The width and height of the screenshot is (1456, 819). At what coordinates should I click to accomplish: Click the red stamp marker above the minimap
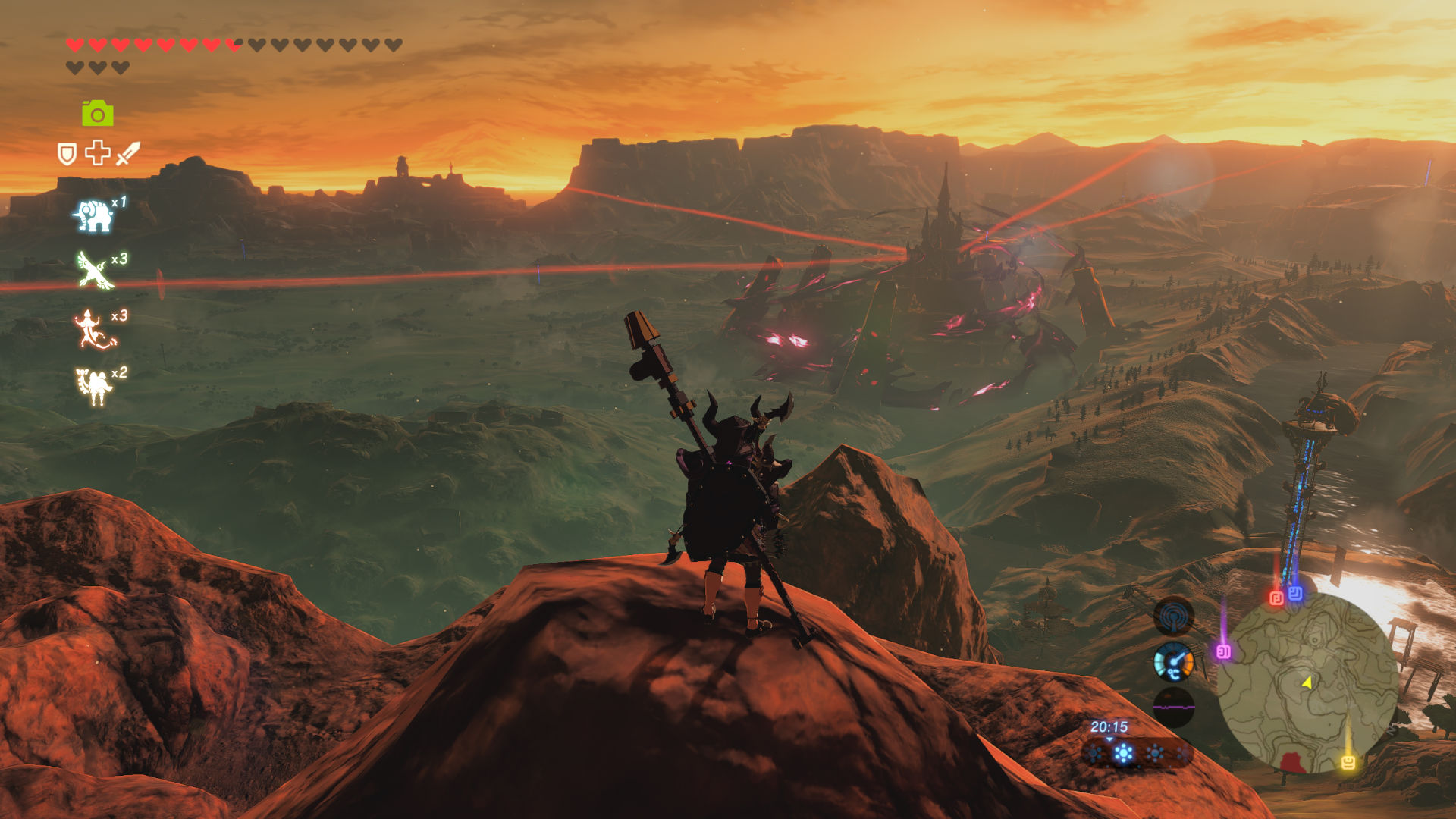(x=1276, y=598)
